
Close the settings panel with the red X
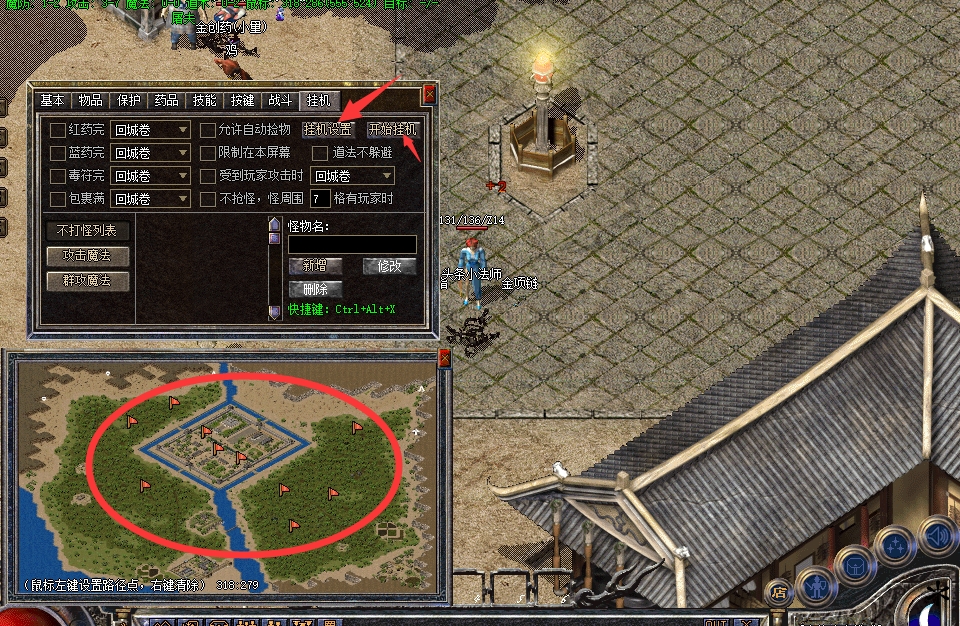coord(430,94)
